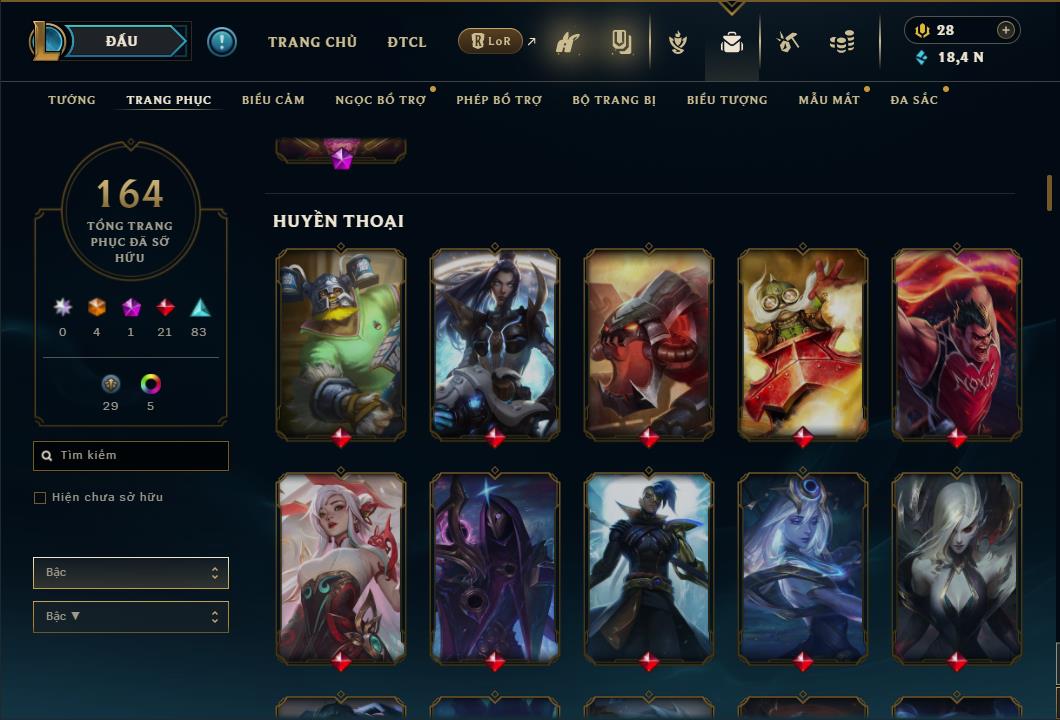Open the store coins icon
The image size is (1060, 720).
842,42
